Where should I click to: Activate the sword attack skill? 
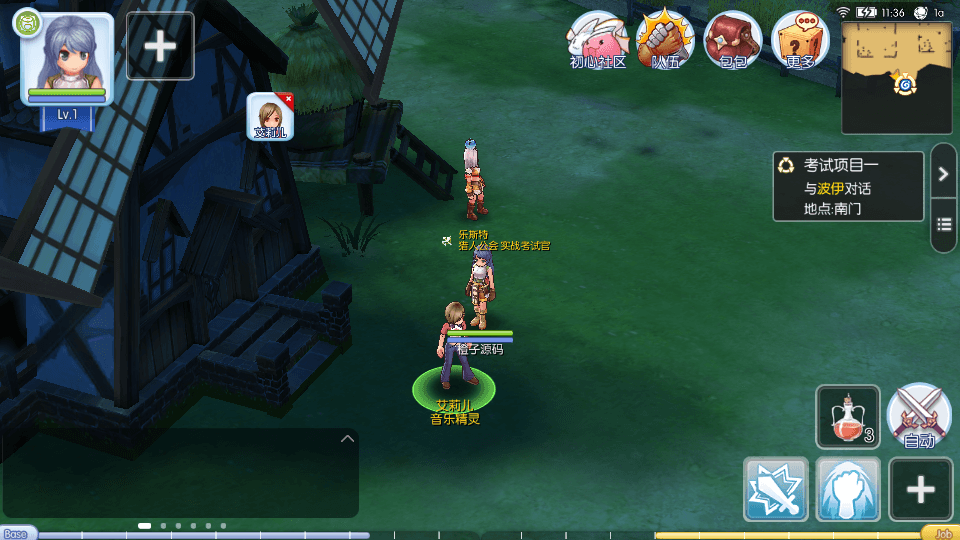coord(776,489)
